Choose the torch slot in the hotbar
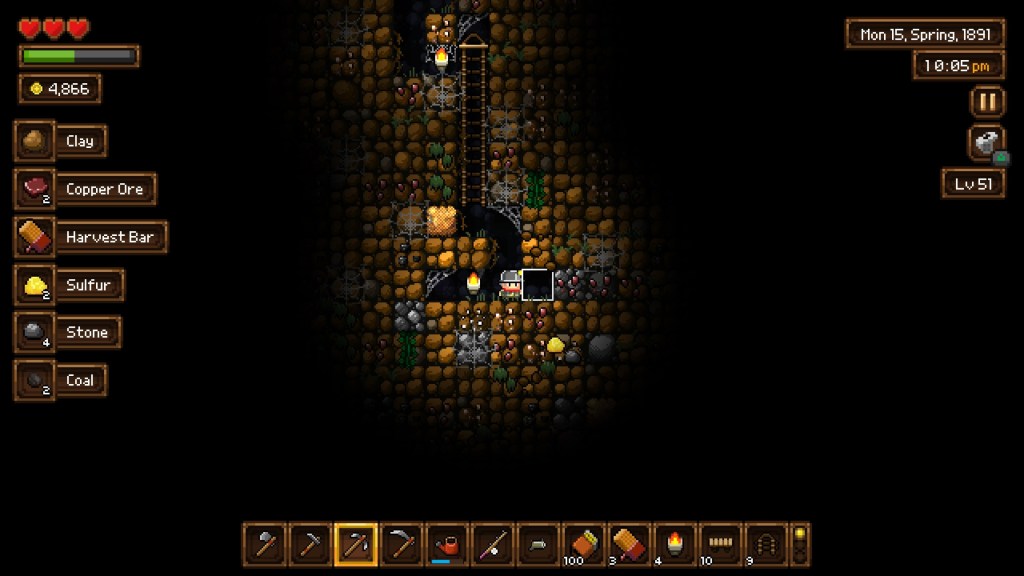The height and width of the screenshot is (576, 1024). (675, 545)
